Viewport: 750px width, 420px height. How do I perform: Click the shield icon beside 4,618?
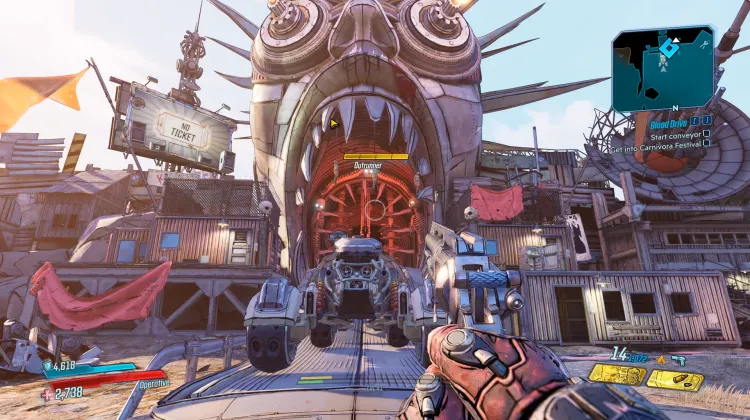click(x=47, y=367)
